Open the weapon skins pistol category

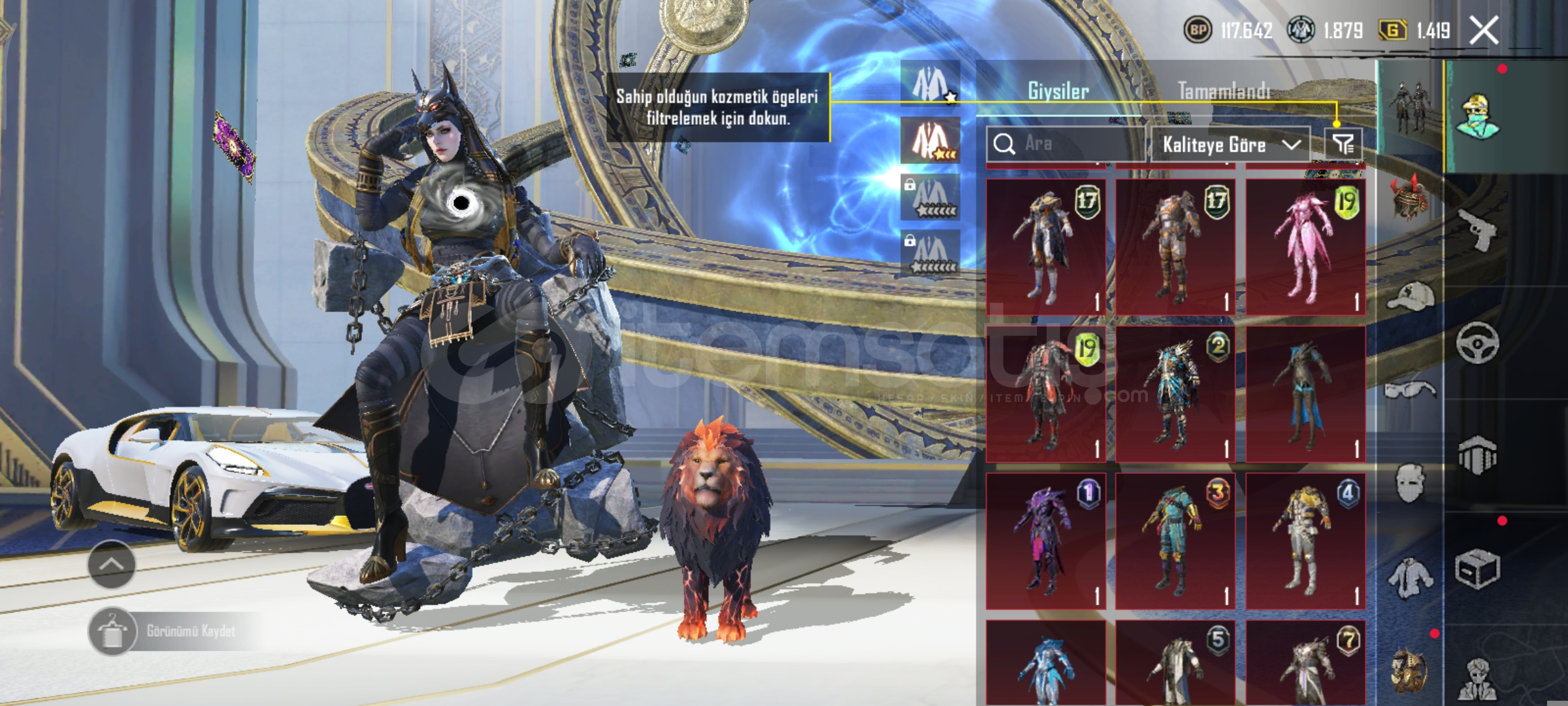1478,230
